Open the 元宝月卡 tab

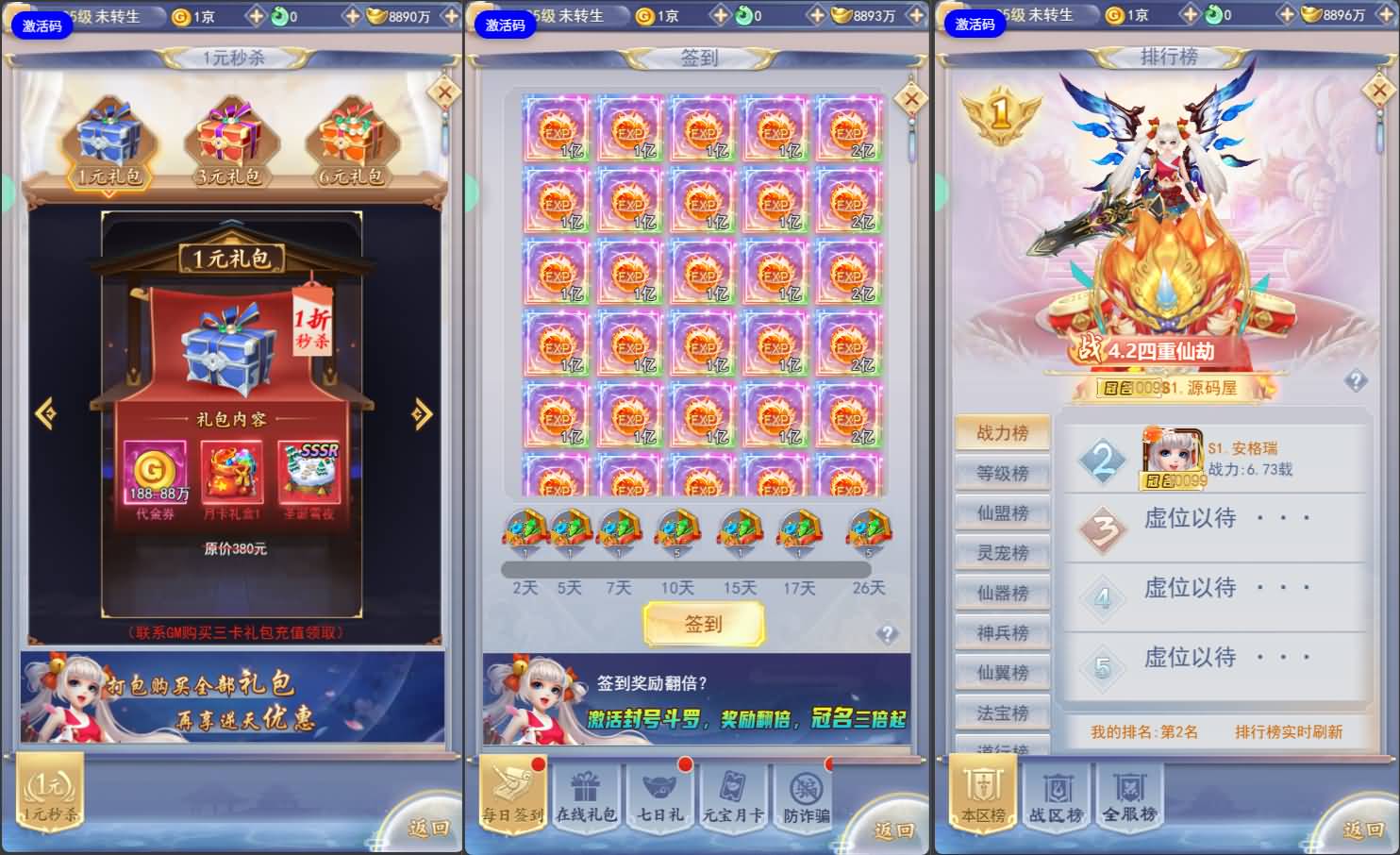(733, 797)
